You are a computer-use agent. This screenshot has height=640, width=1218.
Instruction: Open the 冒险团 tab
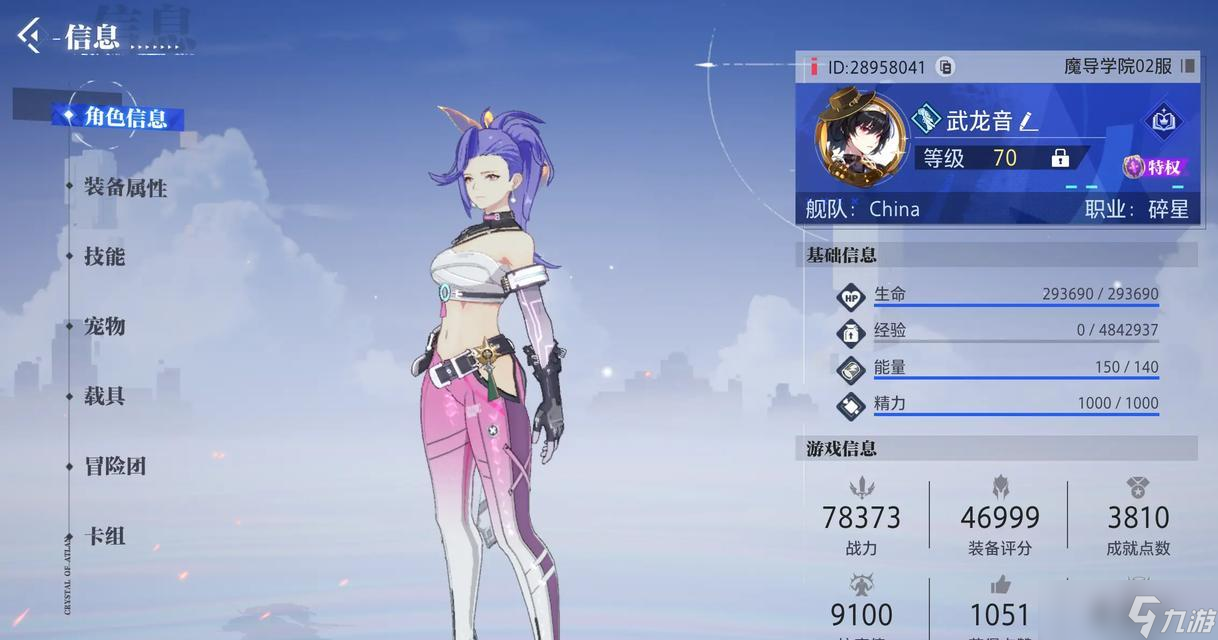coord(115,466)
